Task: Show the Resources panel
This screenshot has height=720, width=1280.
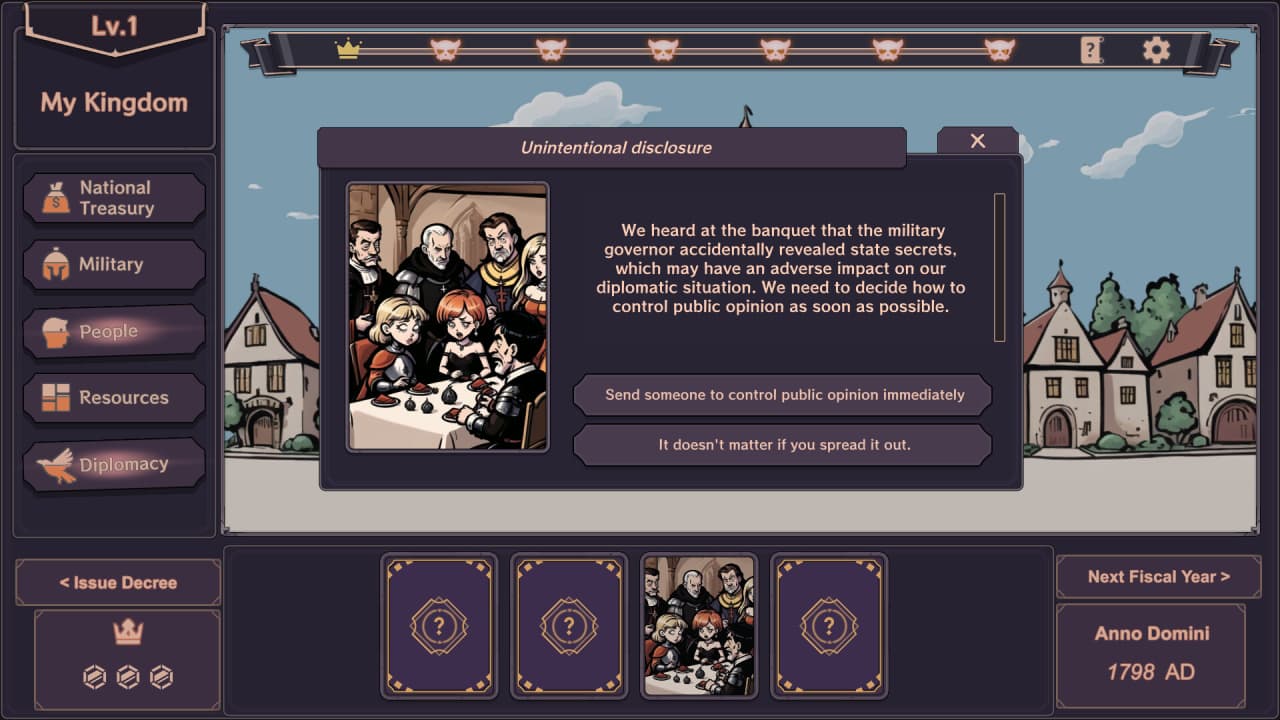Action: tap(114, 398)
